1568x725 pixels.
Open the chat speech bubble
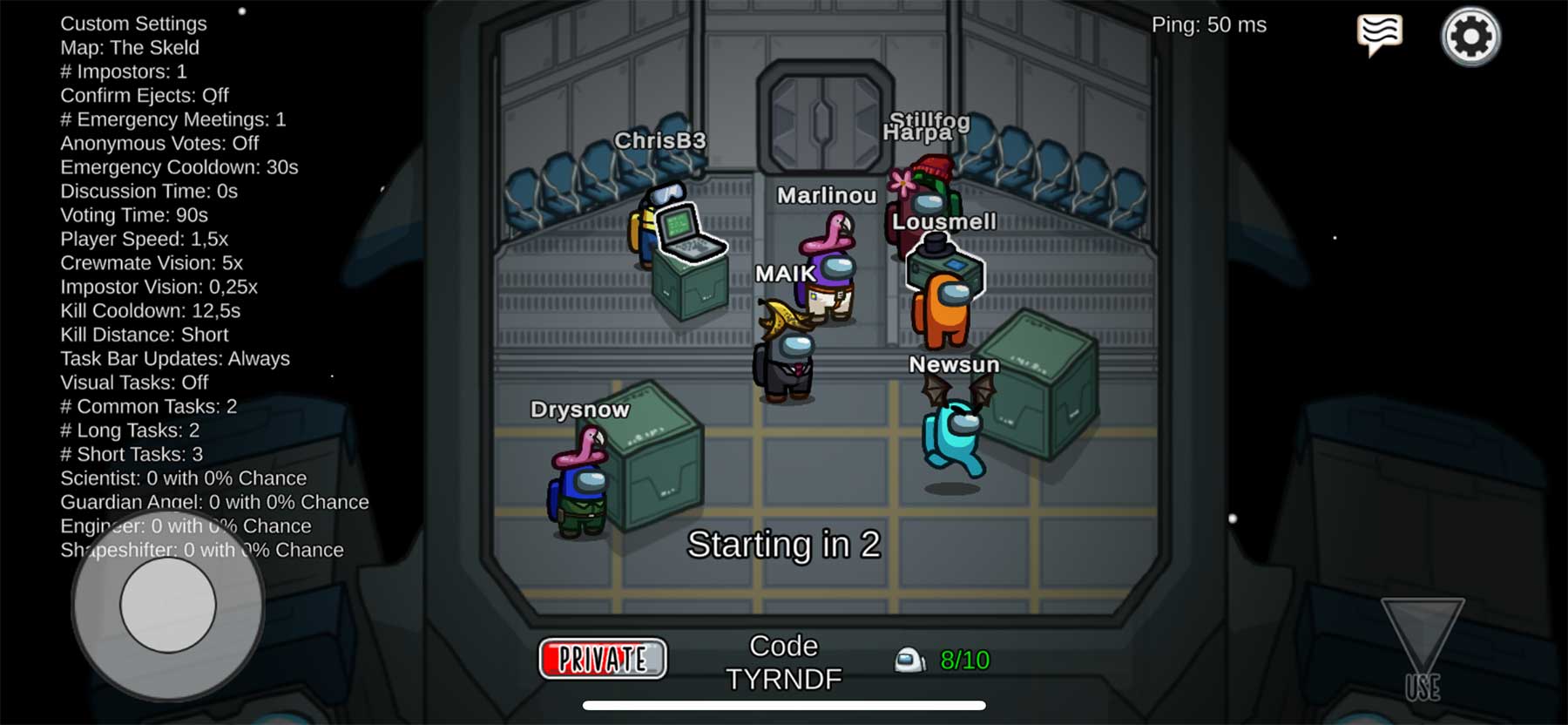point(1380,35)
